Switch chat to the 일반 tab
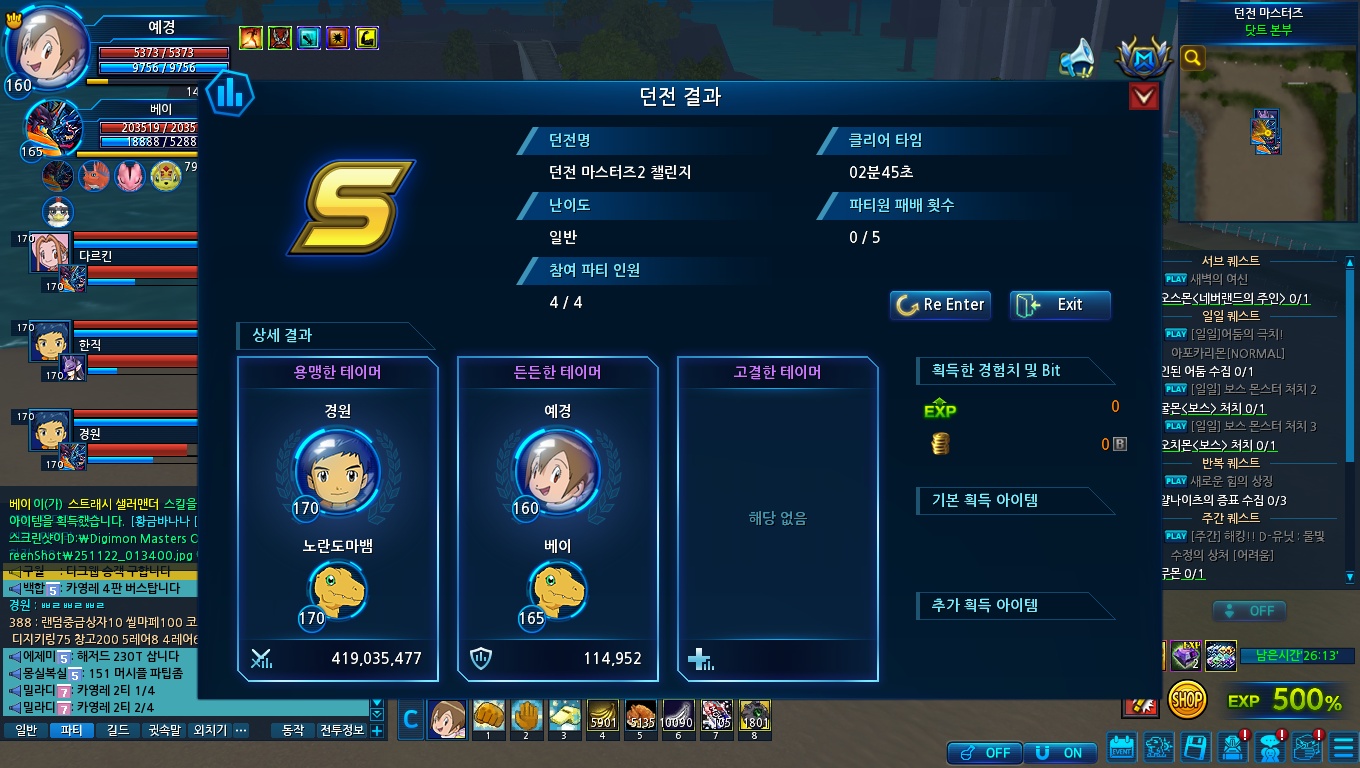The width and height of the screenshot is (1360, 768). pos(26,731)
